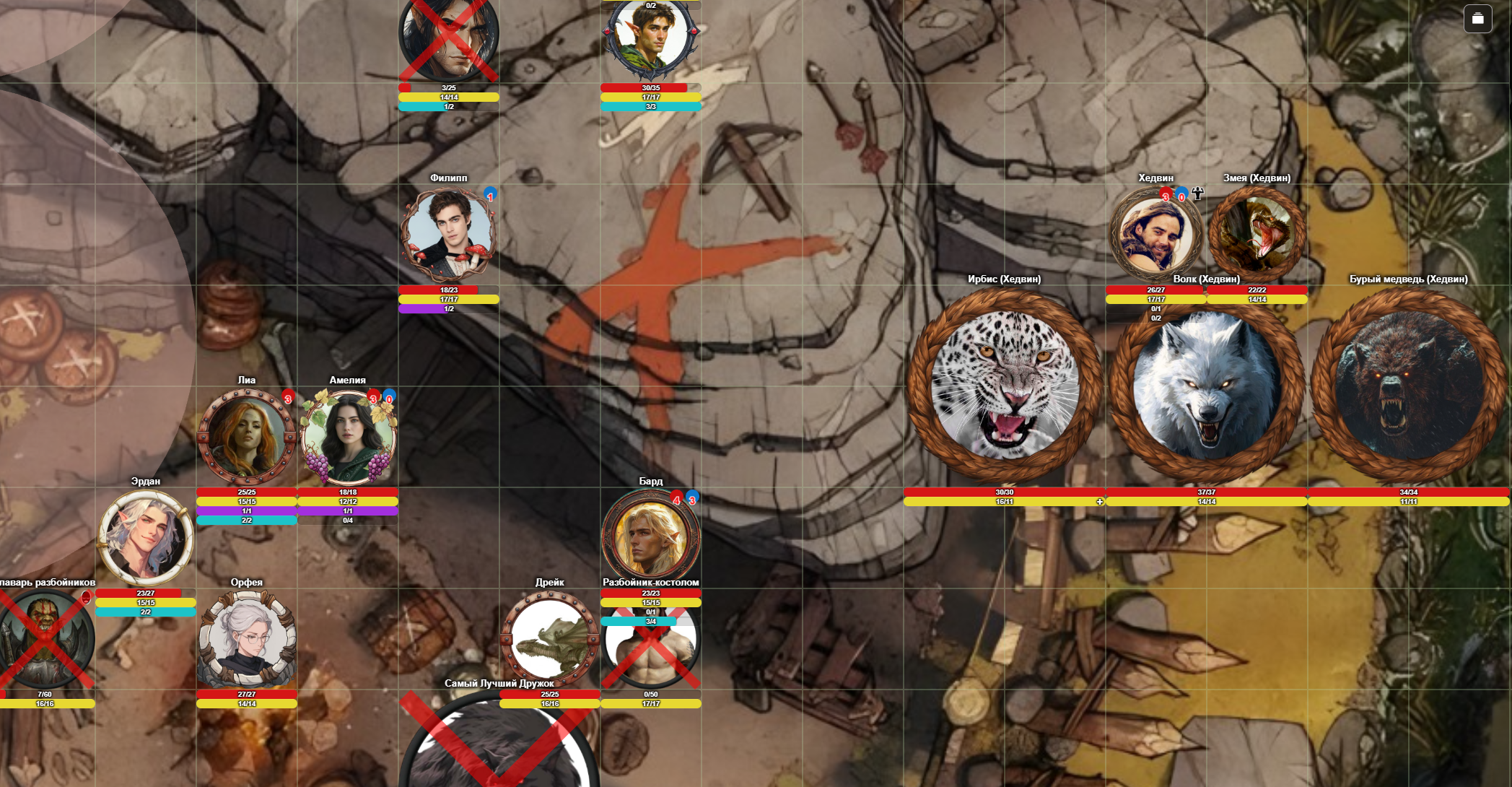Select the Орфея token with glasses

pos(247,639)
